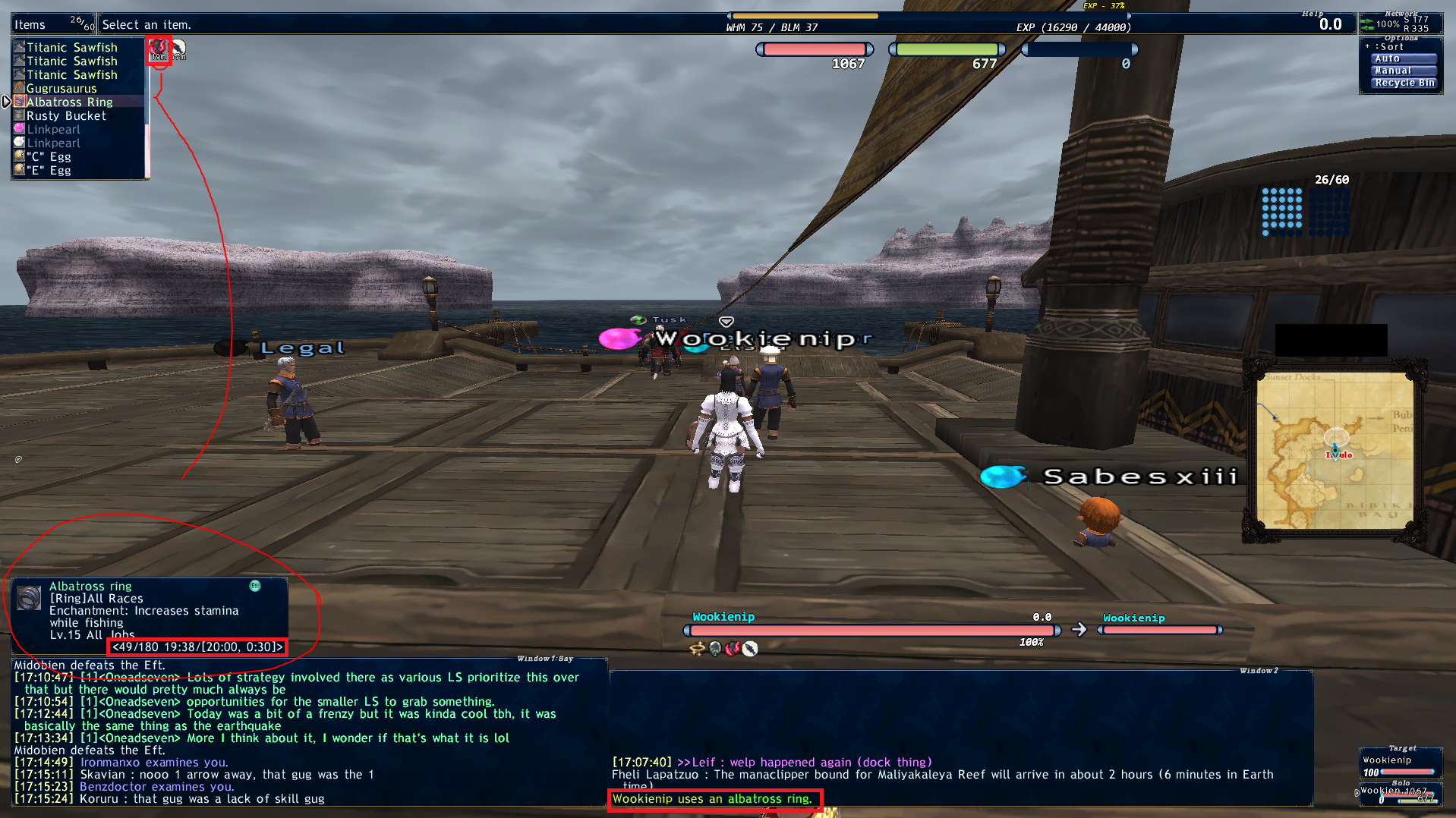Open the Recycle Bin

coord(1404,83)
